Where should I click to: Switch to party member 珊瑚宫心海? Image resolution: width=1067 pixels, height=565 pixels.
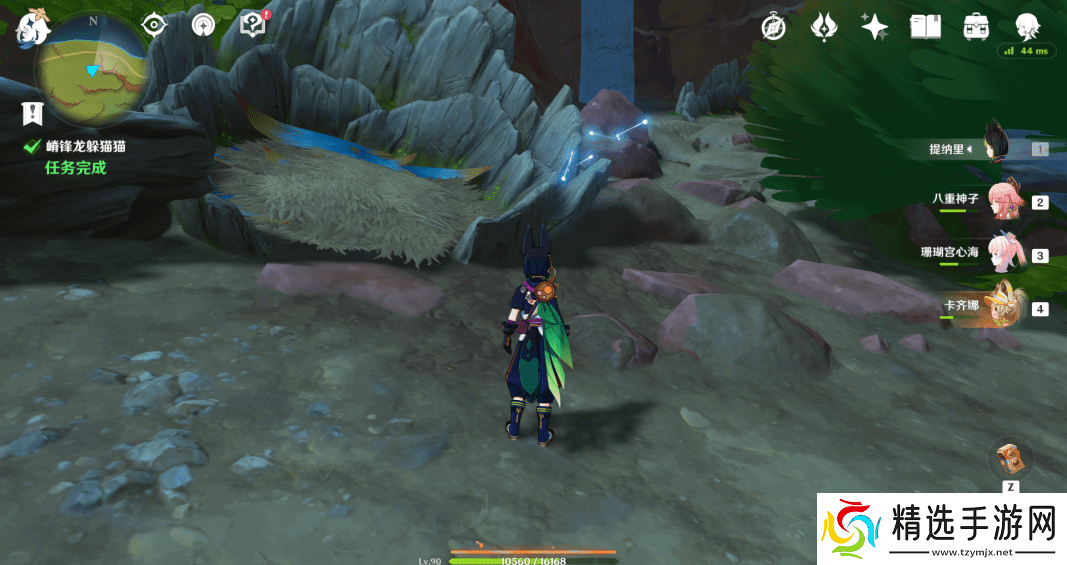[1003, 254]
